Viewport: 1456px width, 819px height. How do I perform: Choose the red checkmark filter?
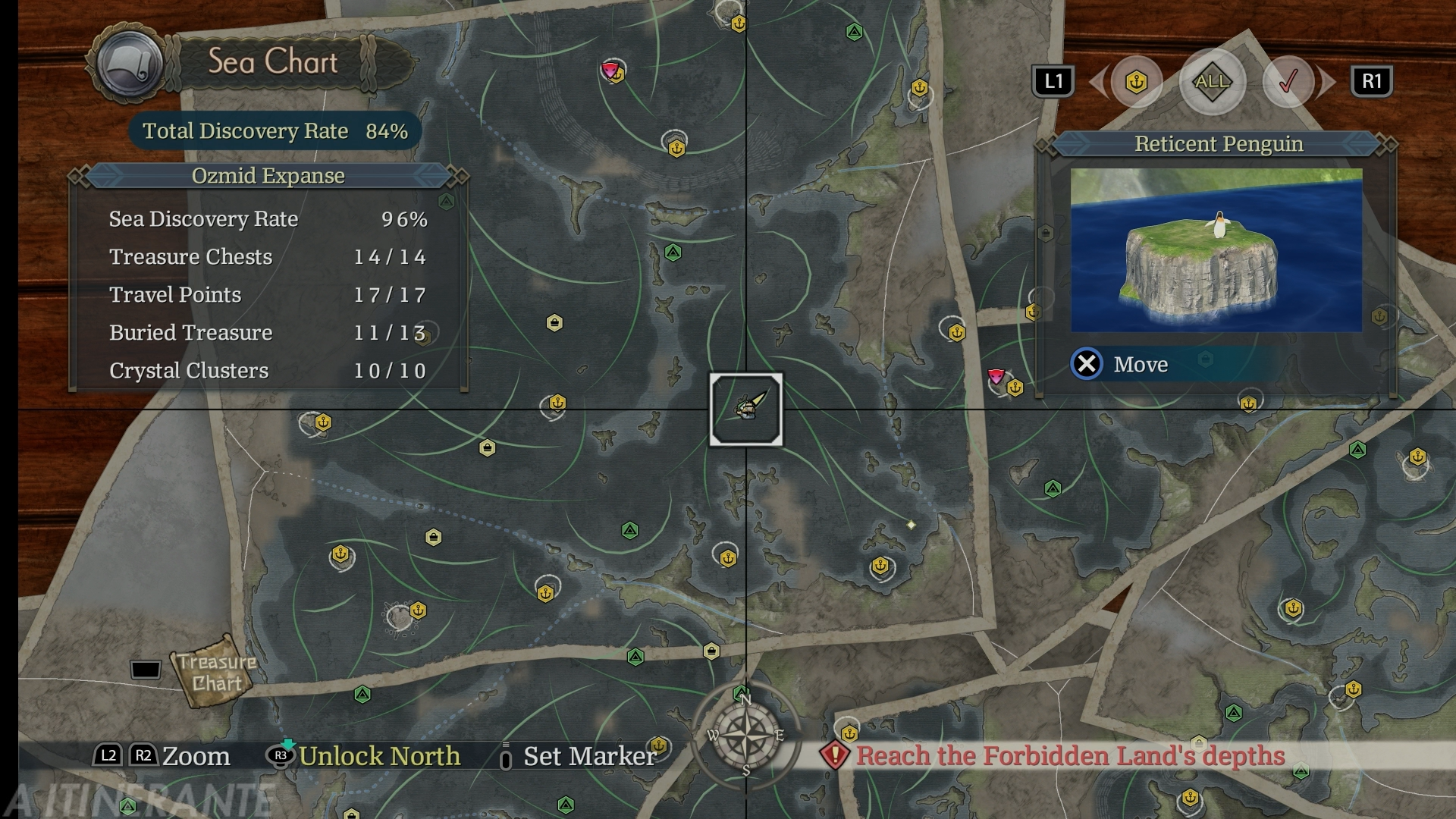pos(1288,82)
